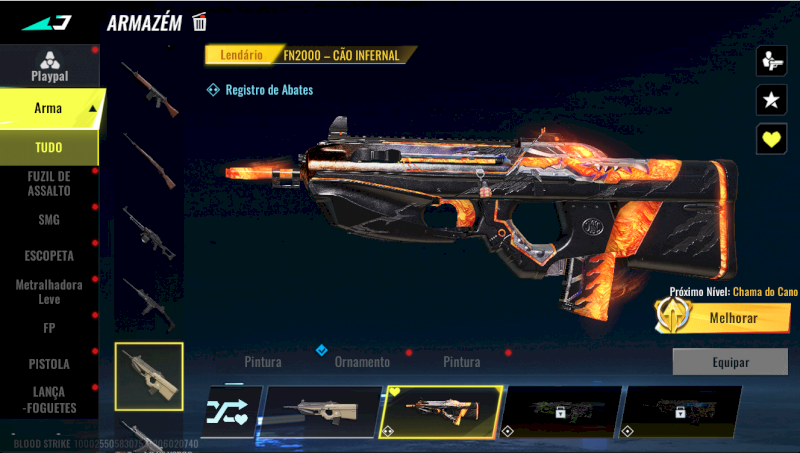Select the TUDO weapon filter
The height and width of the screenshot is (453, 800).
point(49,148)
